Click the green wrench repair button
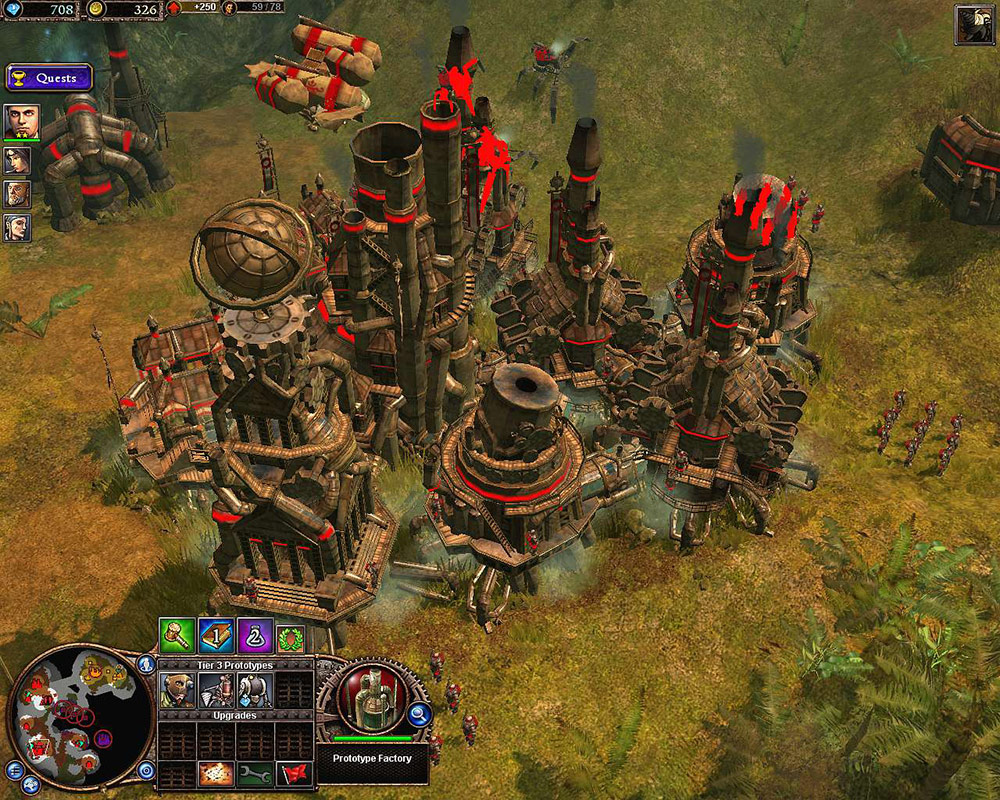The image size is (1000, 800). [x=254, y=773]
